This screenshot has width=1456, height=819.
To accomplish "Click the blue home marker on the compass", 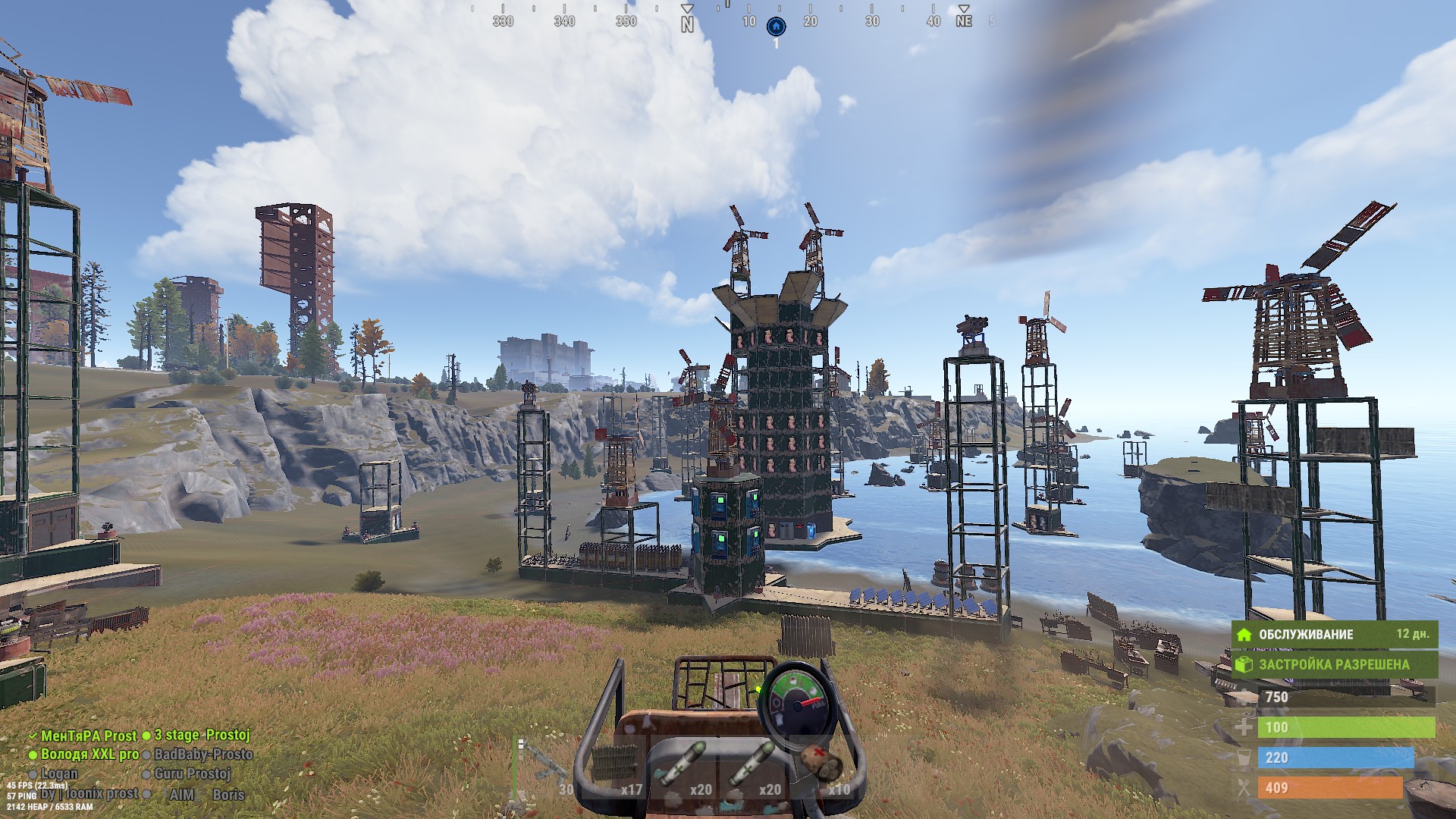I will 776,27.
